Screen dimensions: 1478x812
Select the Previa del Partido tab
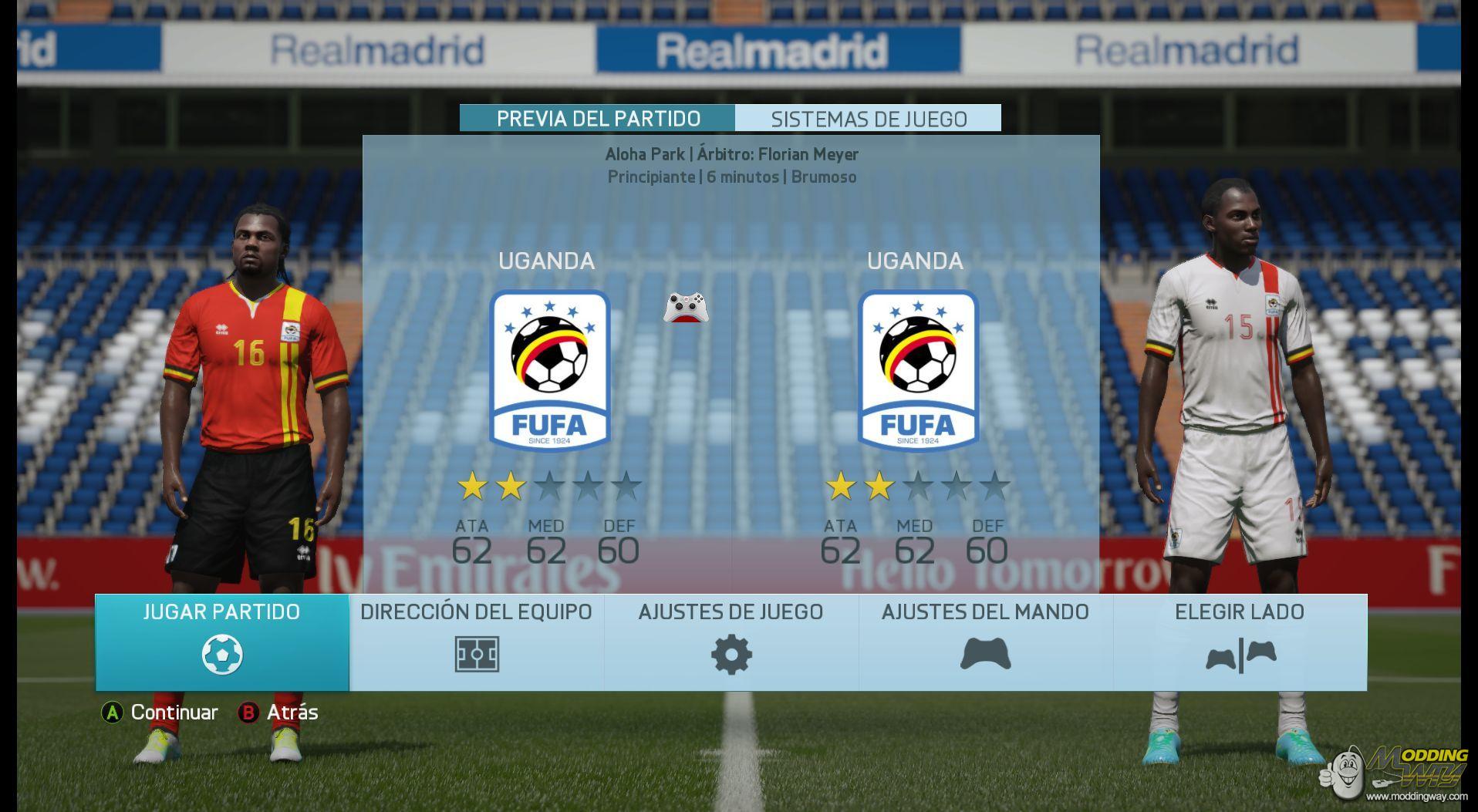[x=598, y=119]
